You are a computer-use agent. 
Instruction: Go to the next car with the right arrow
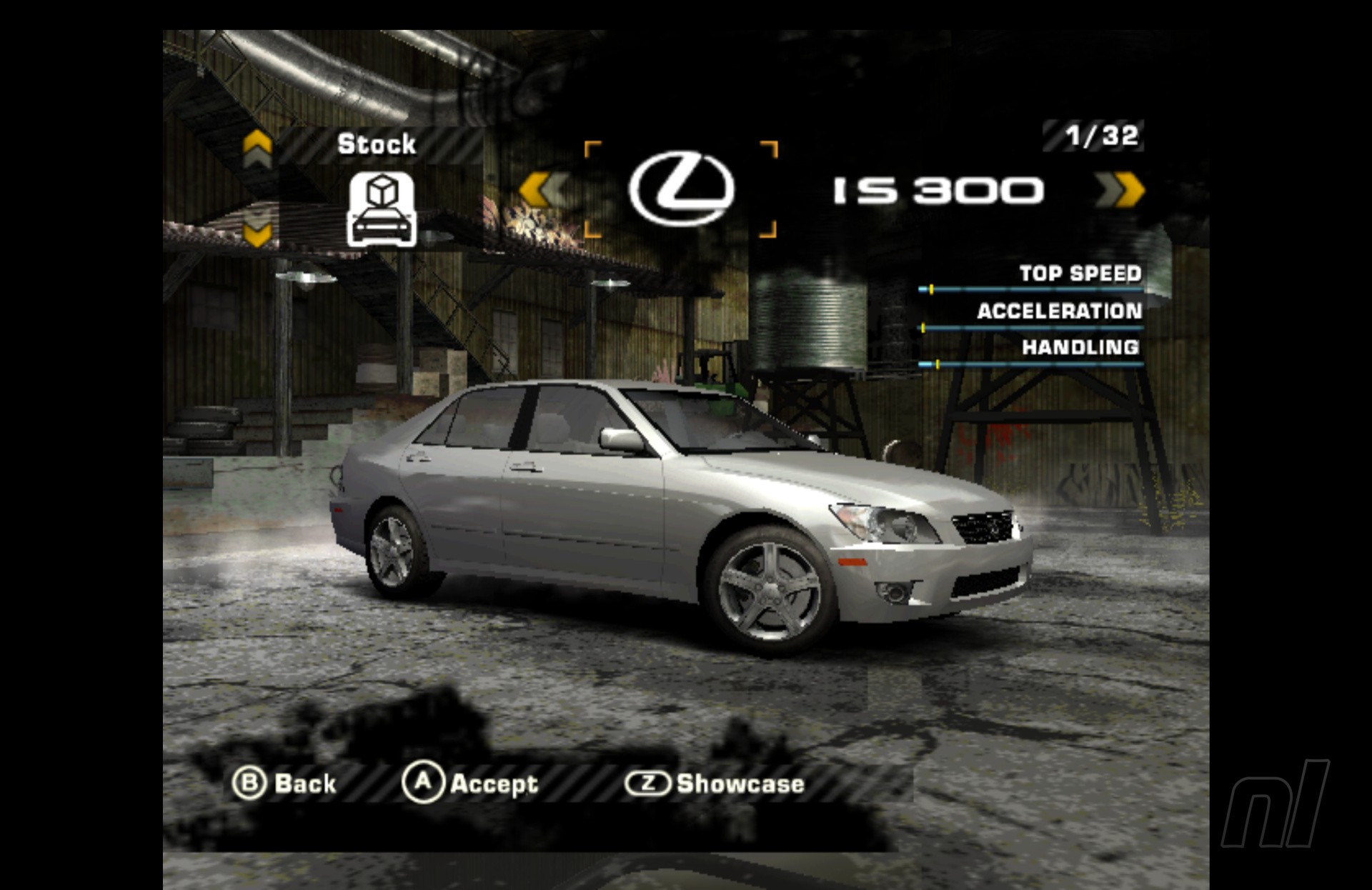(x=1120, y=190)
